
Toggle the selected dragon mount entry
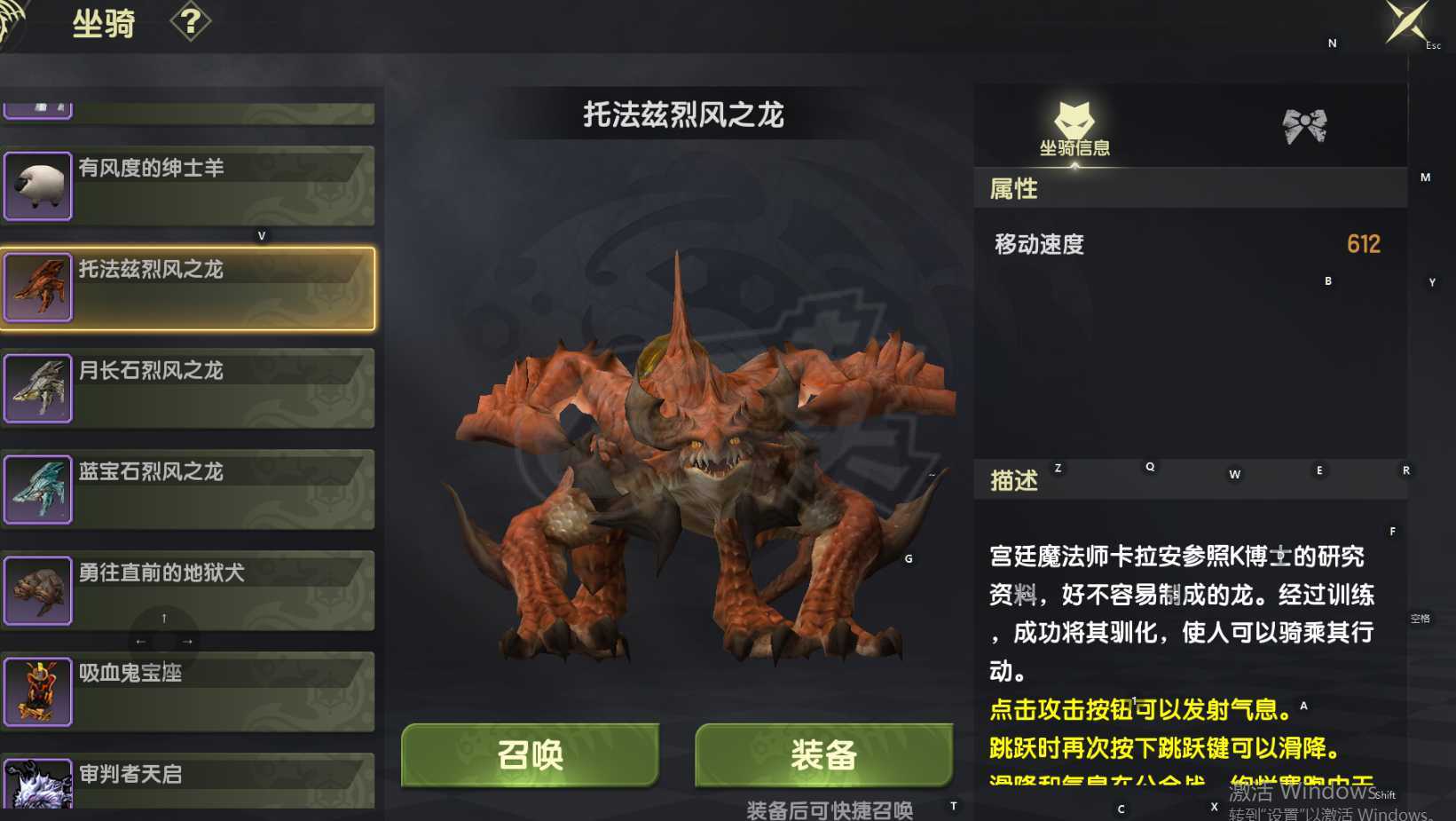click(189, 287)
